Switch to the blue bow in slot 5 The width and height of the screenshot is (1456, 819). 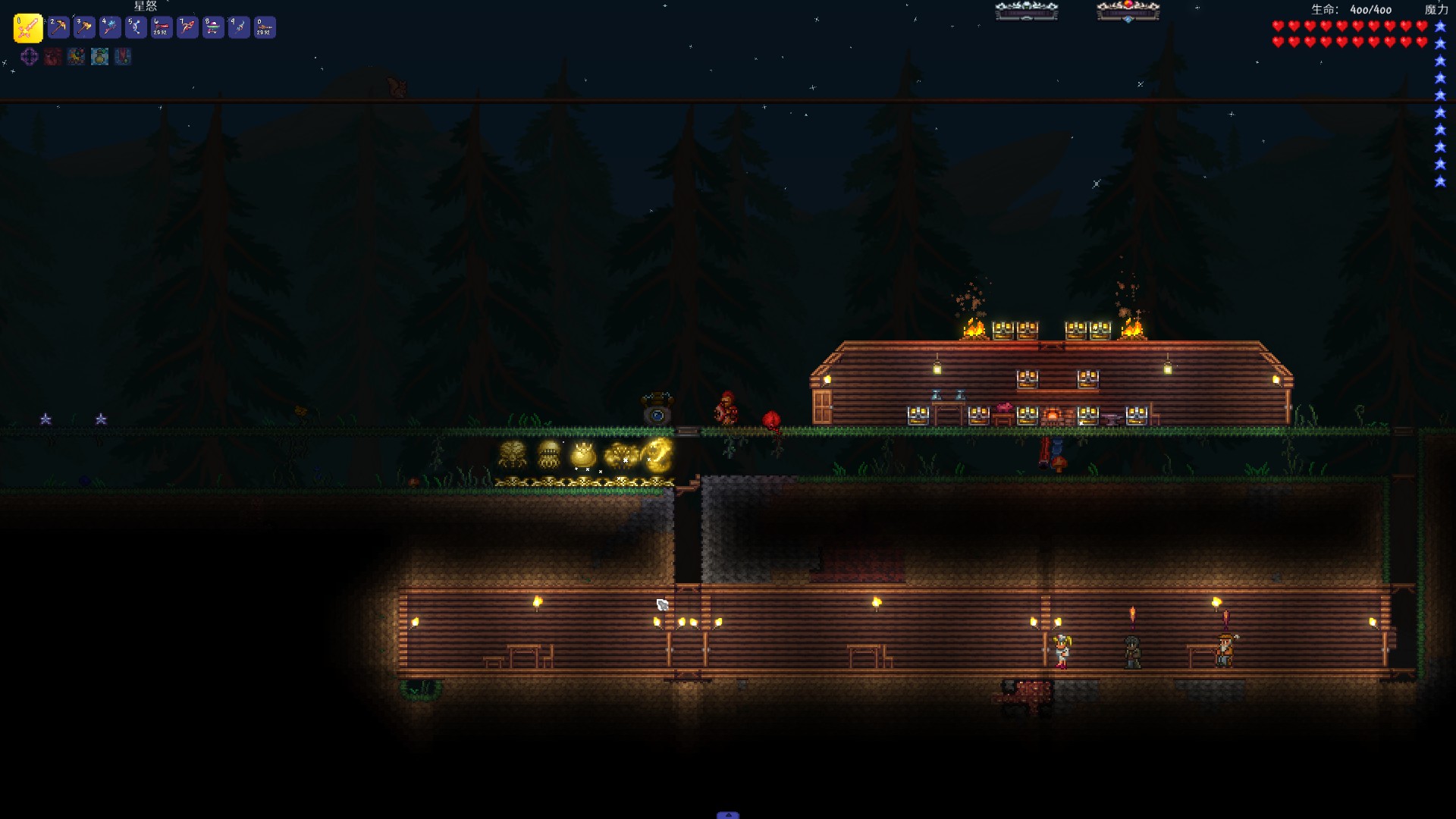pos(136,28)
